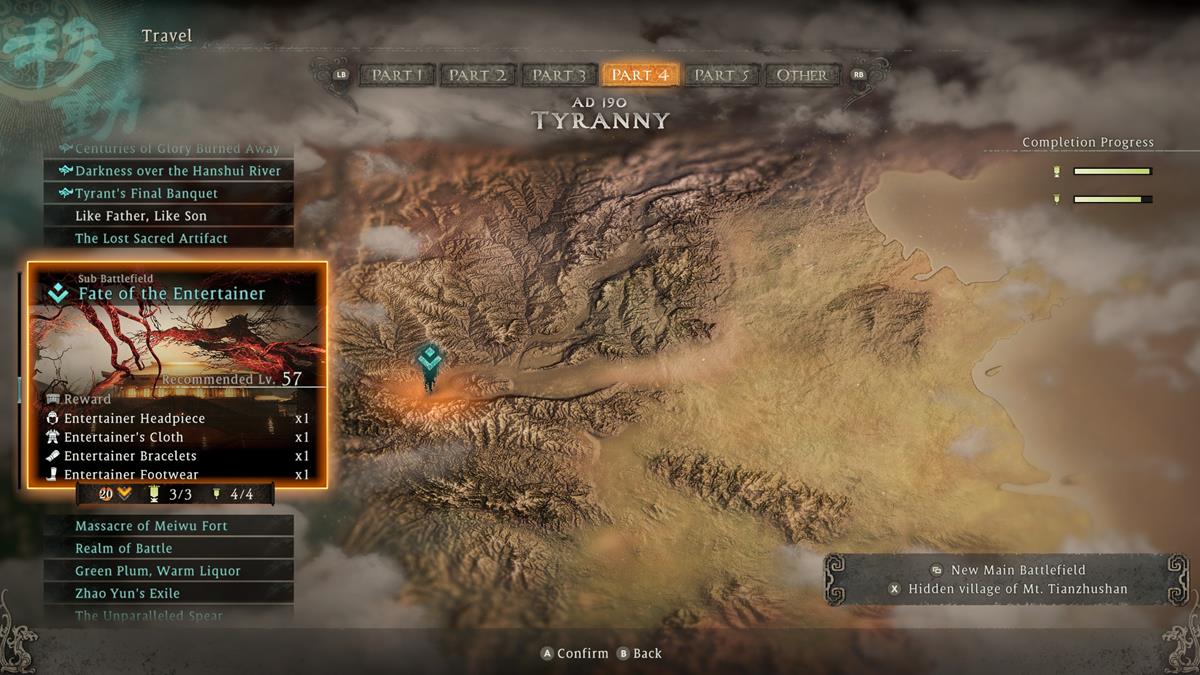Image resolution: width=1200 pixels, height=675 pixels.
Task: Go to the Part 5 tab
Action: (722, 75)
